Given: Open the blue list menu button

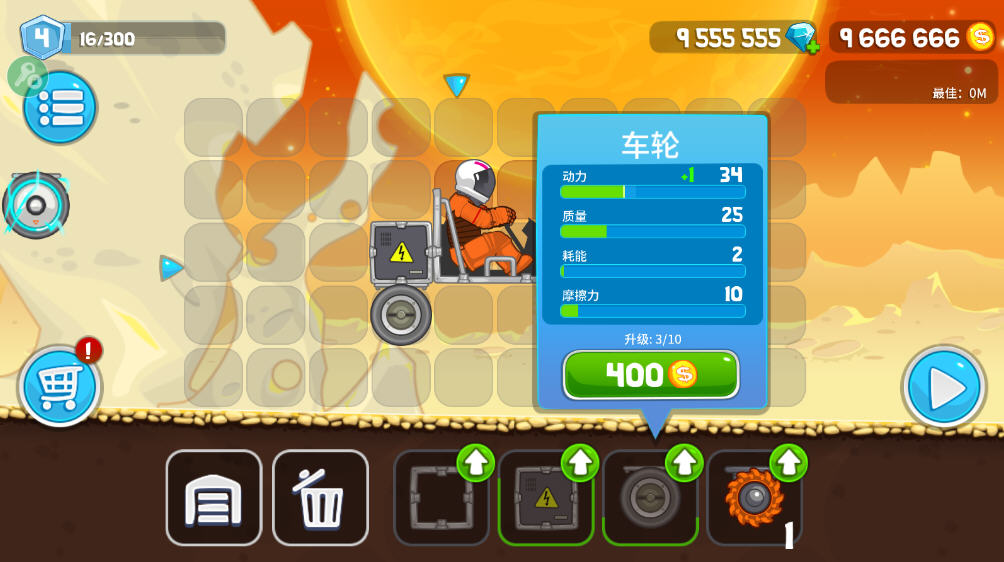Looking at the screenshot, I should pos(60,107).
